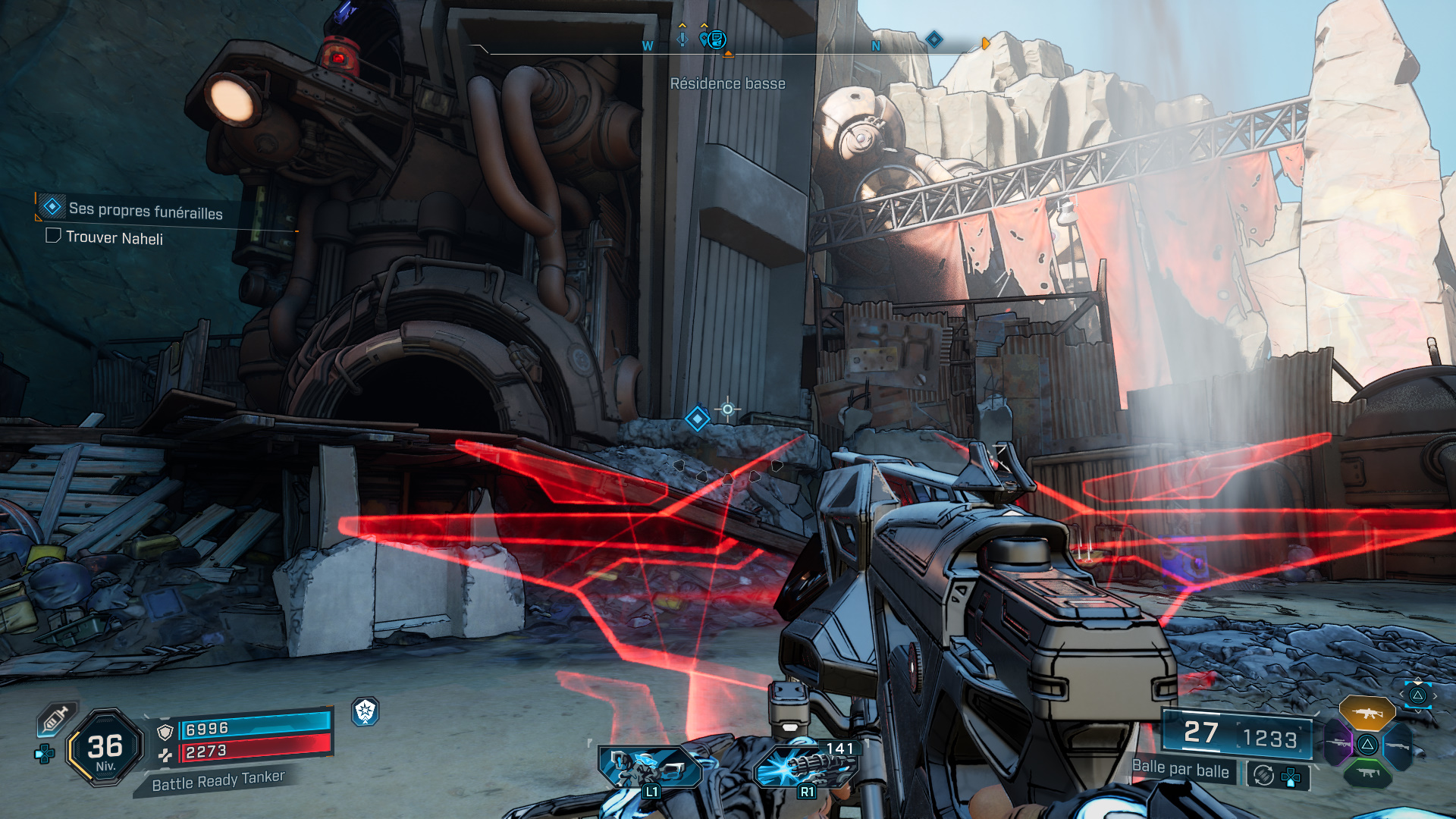
Task: Click the N direction label on the compass
Action: click(876, 45)
